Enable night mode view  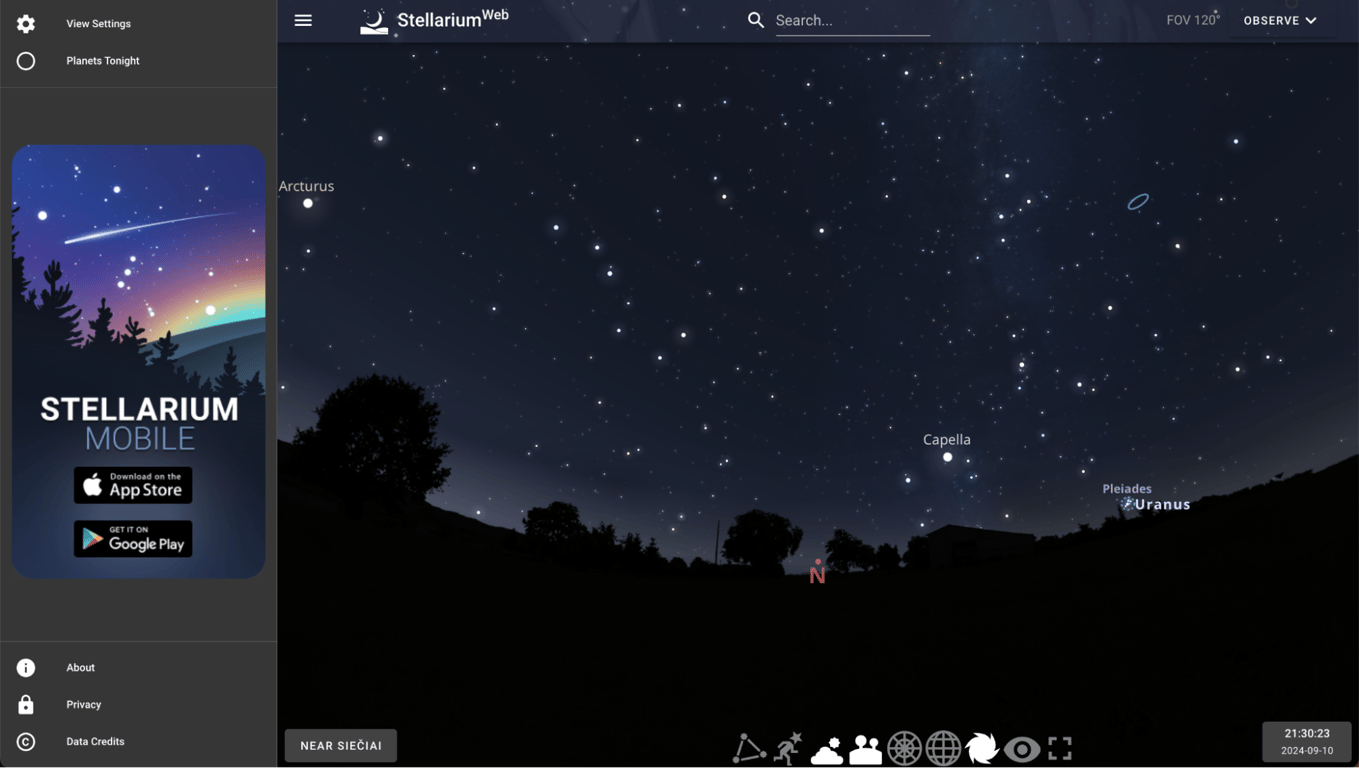(x=1021, y=747)
